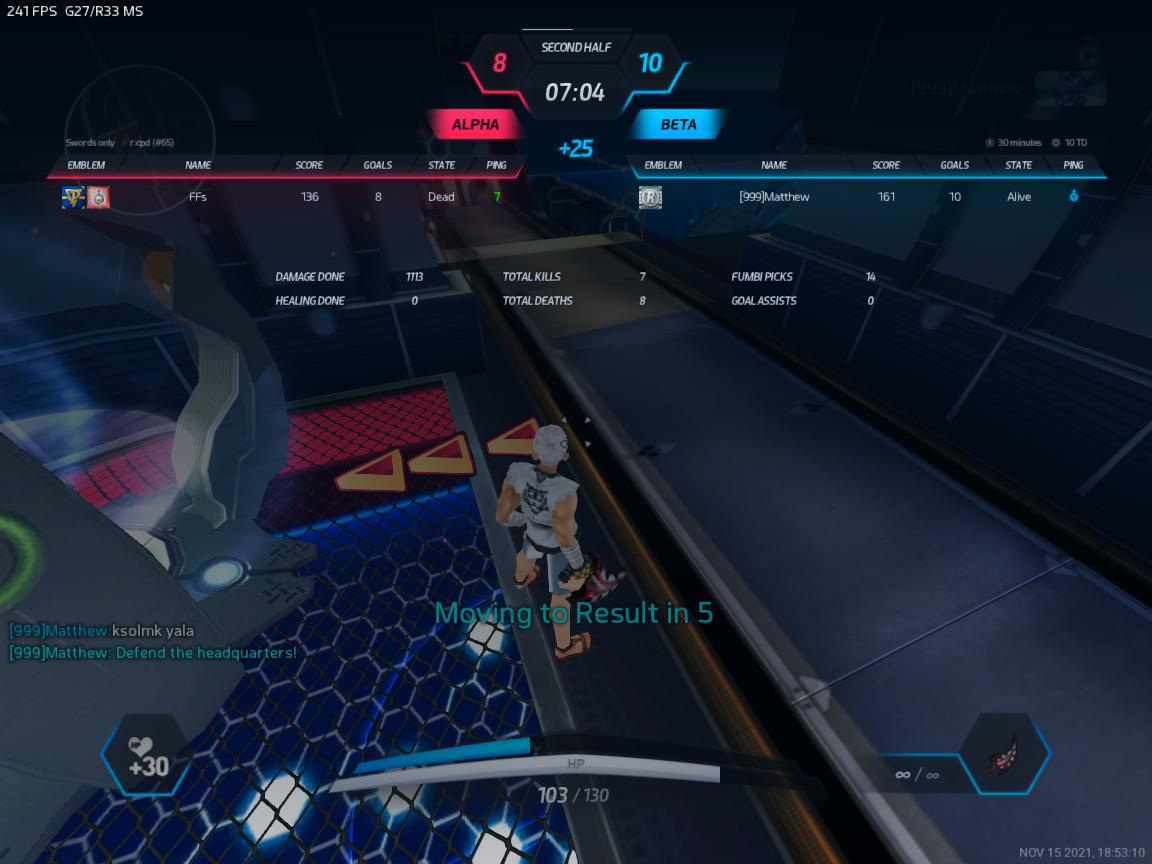Click the blue BETA team banner

(x=678, y=125)
